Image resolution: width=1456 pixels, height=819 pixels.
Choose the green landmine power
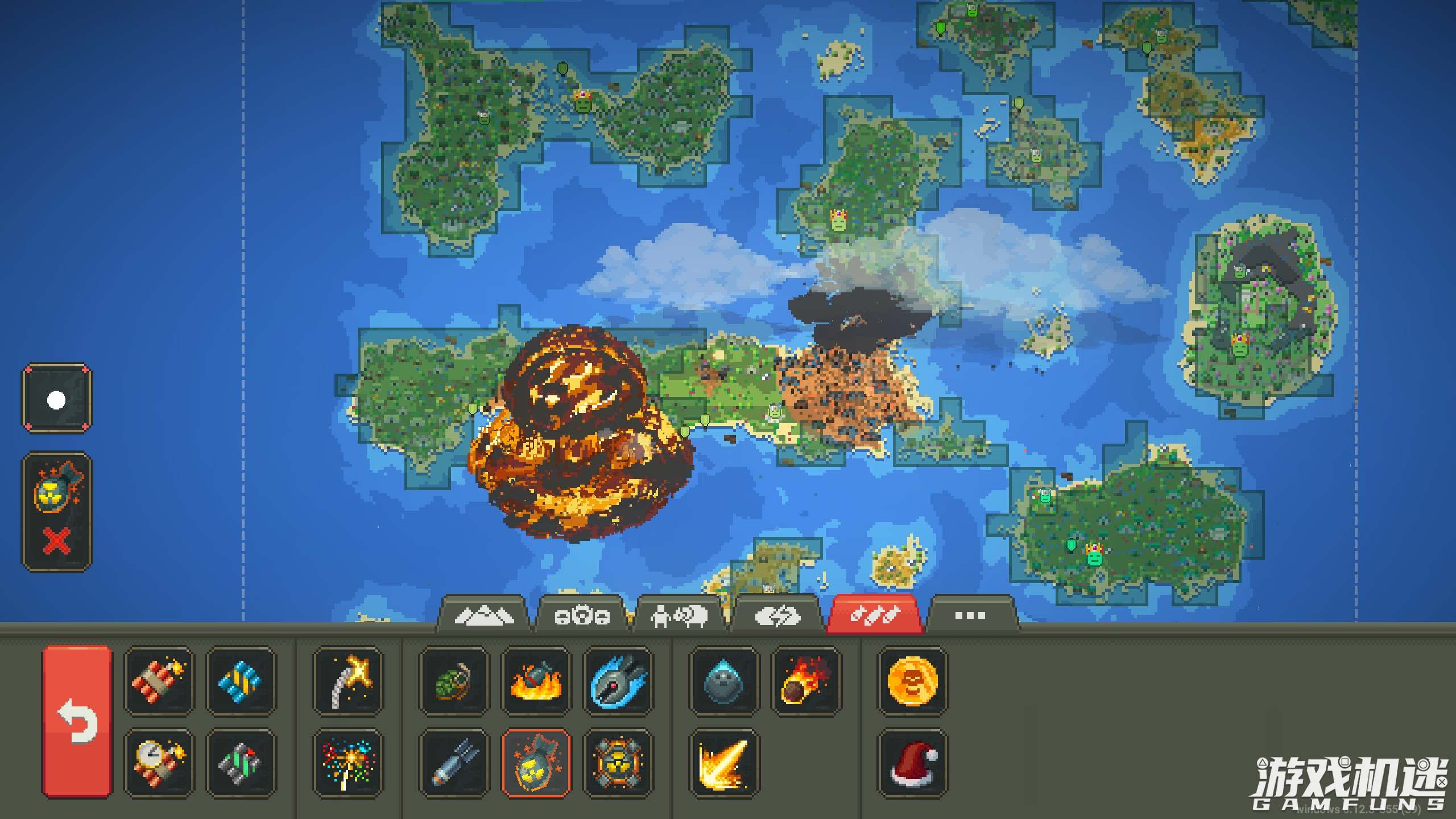(x=241, y=763)
